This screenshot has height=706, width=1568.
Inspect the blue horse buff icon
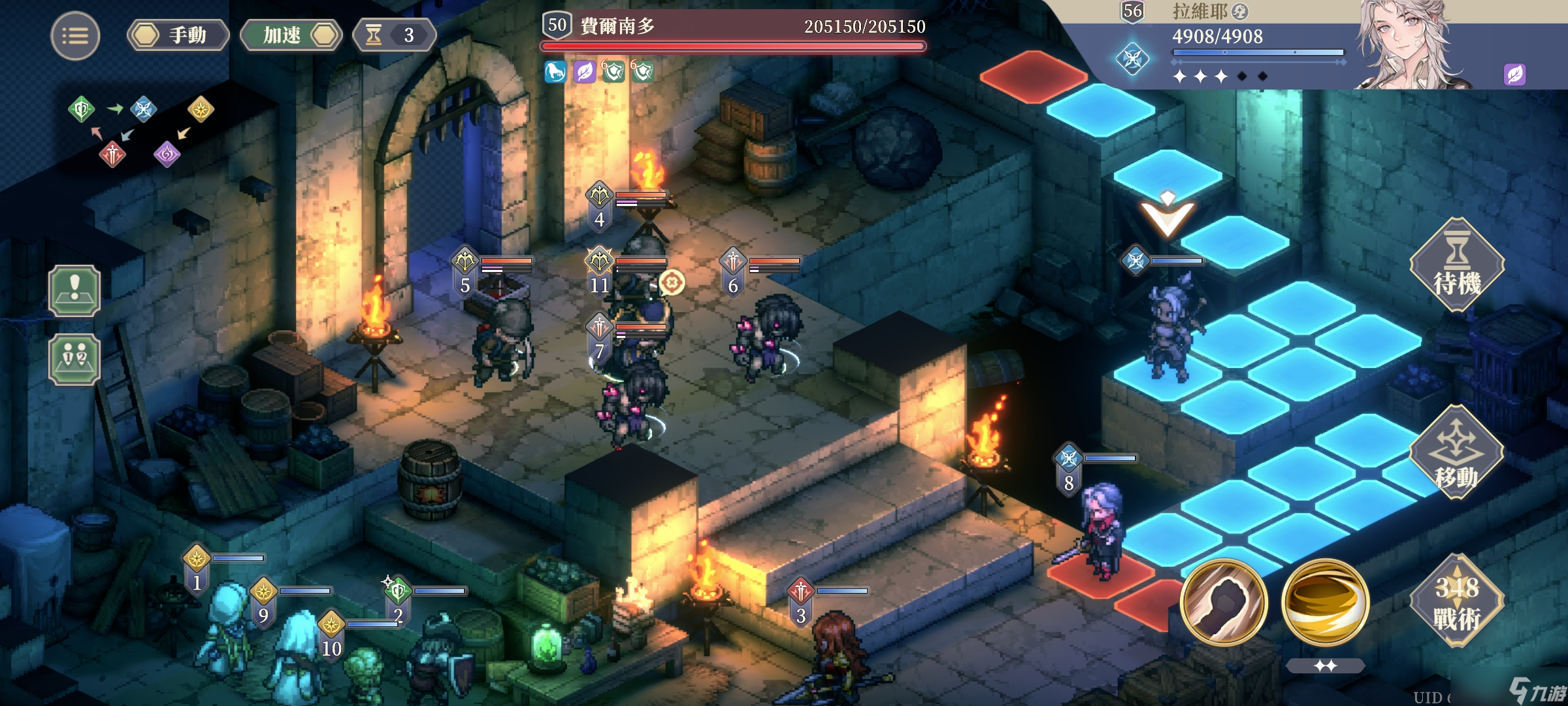click(x=555, y=71)
